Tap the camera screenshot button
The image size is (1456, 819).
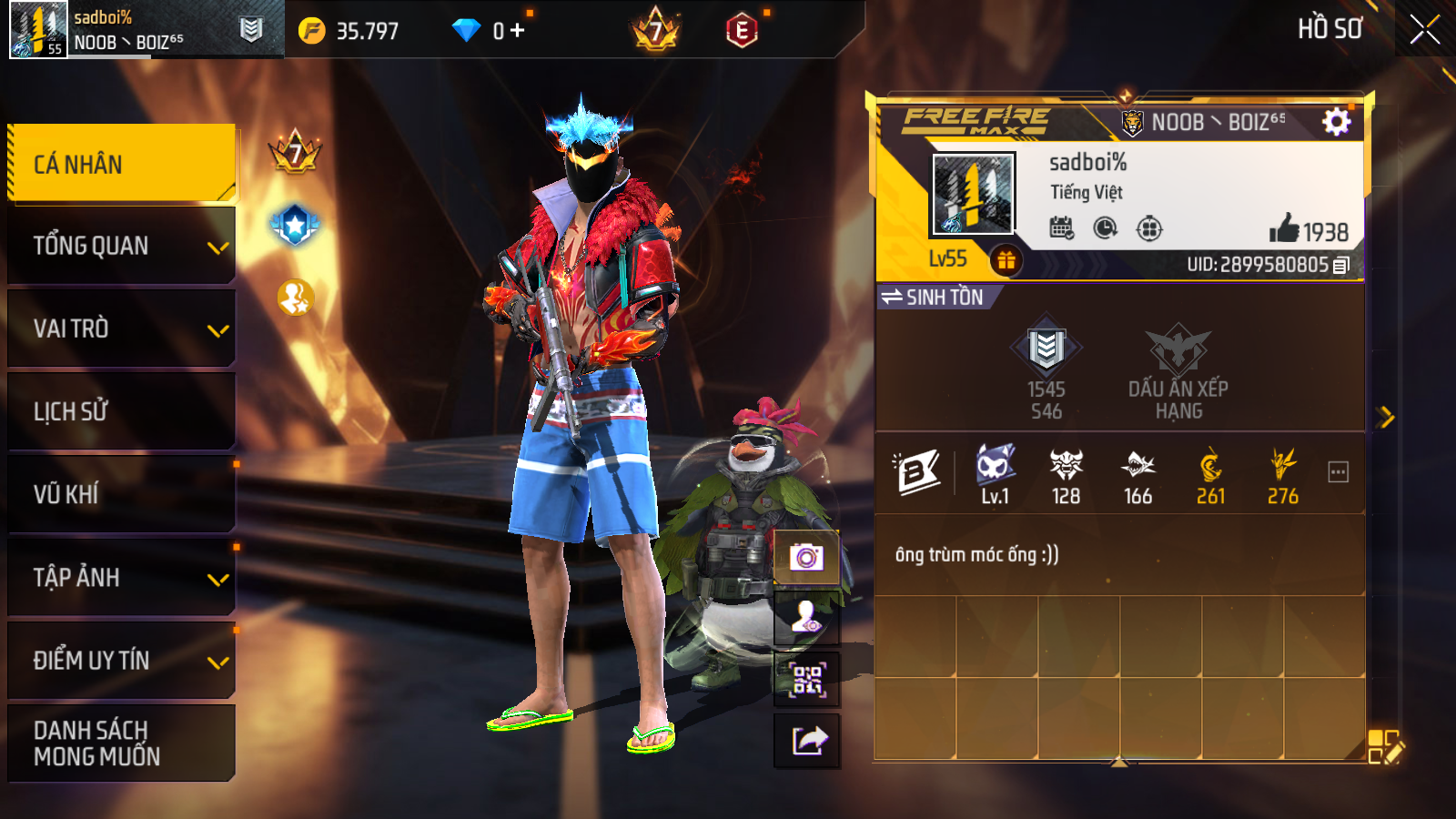tap(806, 556)
